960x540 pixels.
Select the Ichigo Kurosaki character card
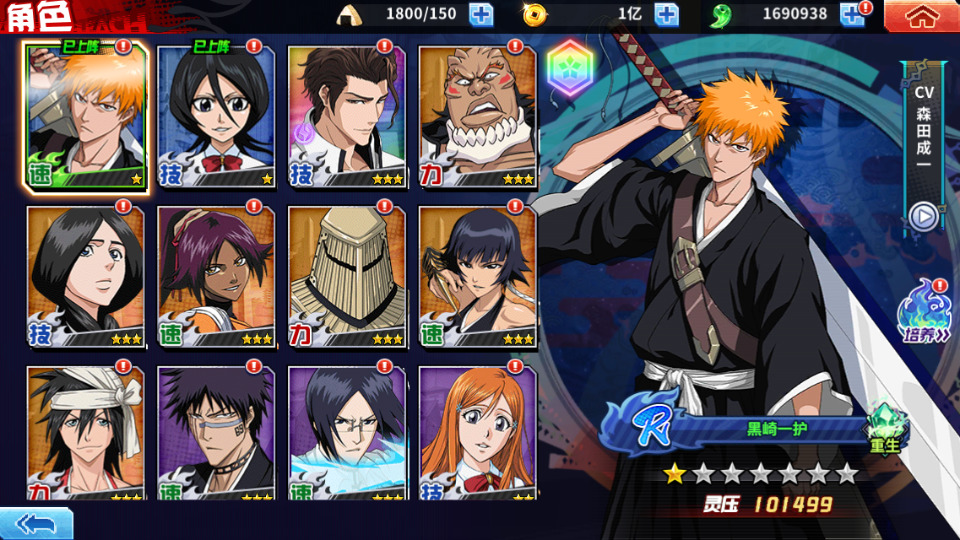pos(86,115)
